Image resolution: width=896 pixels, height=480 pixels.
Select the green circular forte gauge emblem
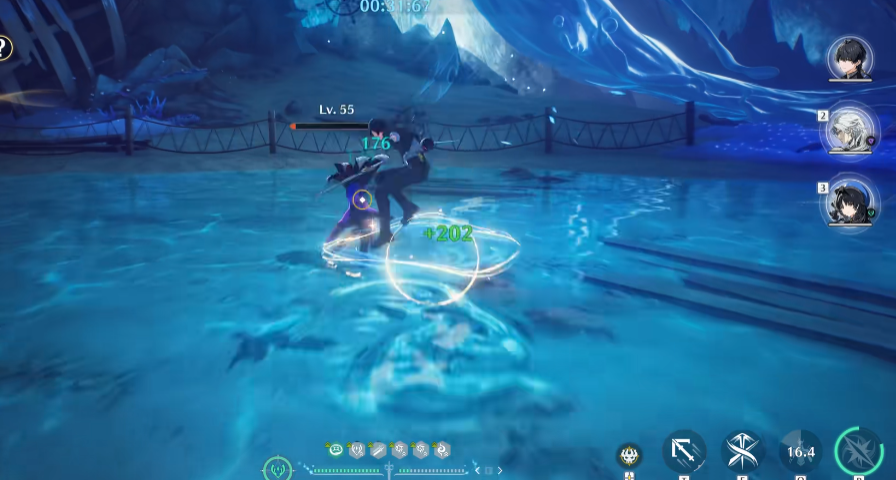click(277, 468)
